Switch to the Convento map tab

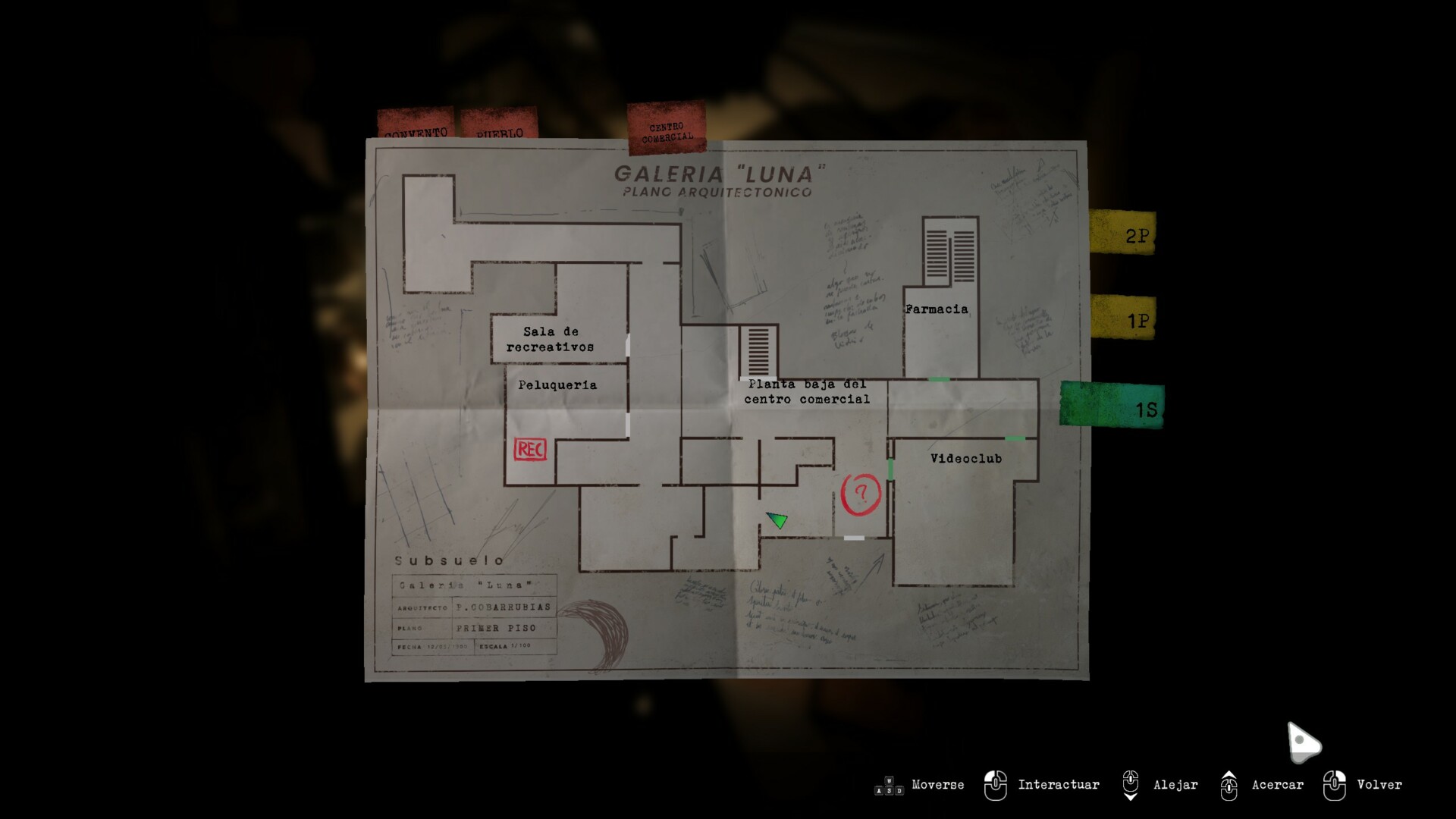(416, 124)
